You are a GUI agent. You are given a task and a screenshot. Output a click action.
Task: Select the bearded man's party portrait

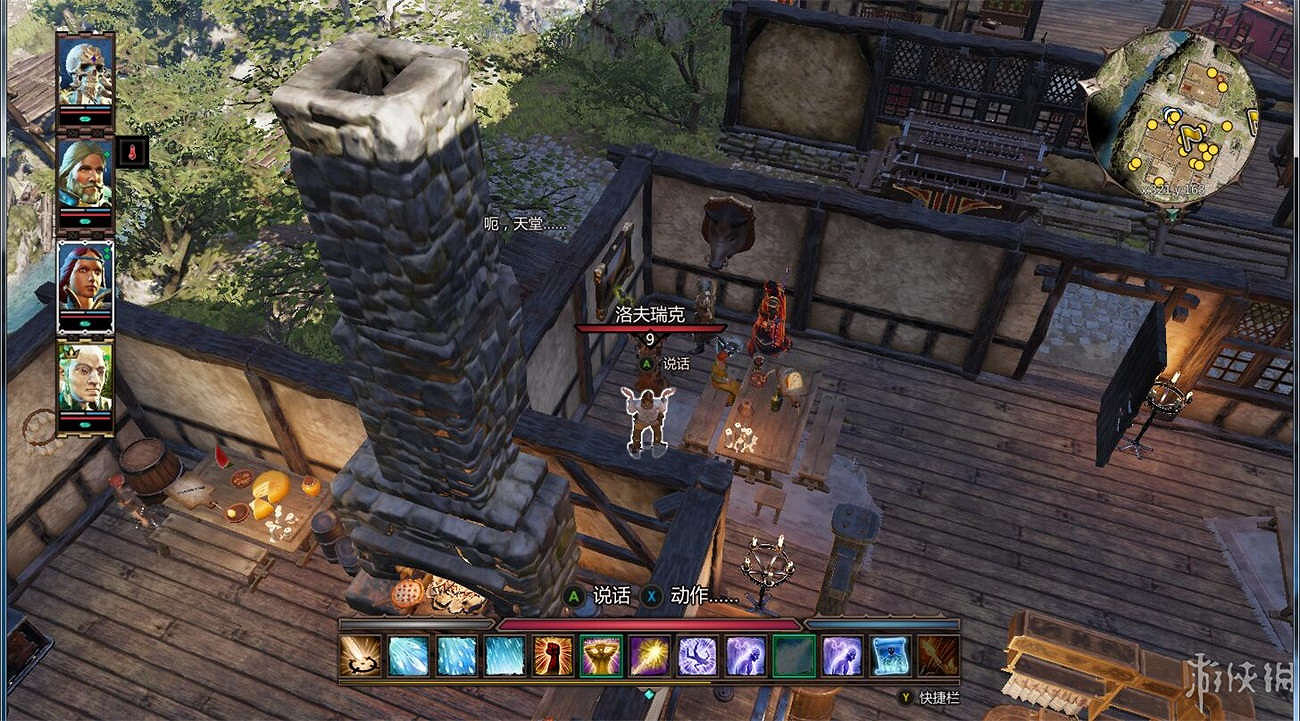(x=85, y=173)
